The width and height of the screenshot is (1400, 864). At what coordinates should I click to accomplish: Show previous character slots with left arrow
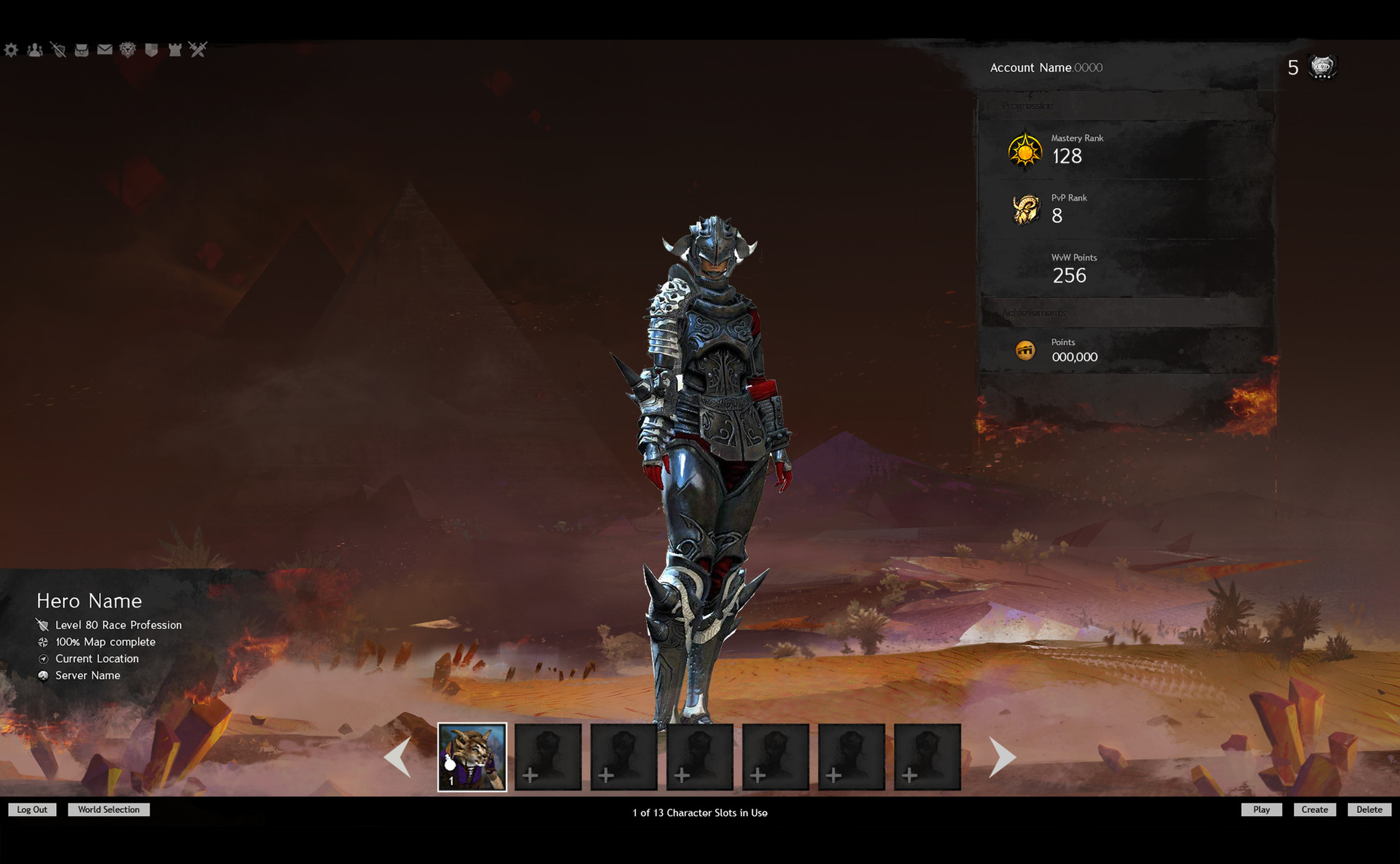click(x=399, y=757)
